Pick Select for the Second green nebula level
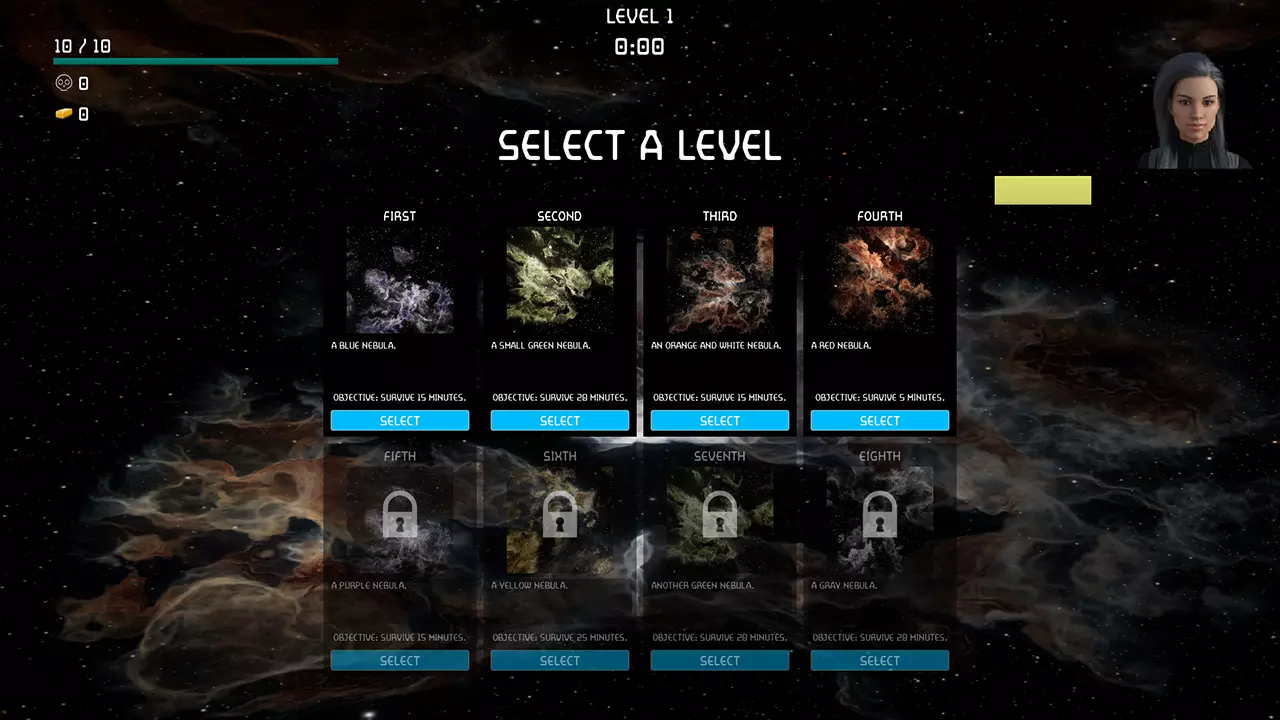Image resolution: width=1280 pixels, height=720 pixels. coord(560,420)
